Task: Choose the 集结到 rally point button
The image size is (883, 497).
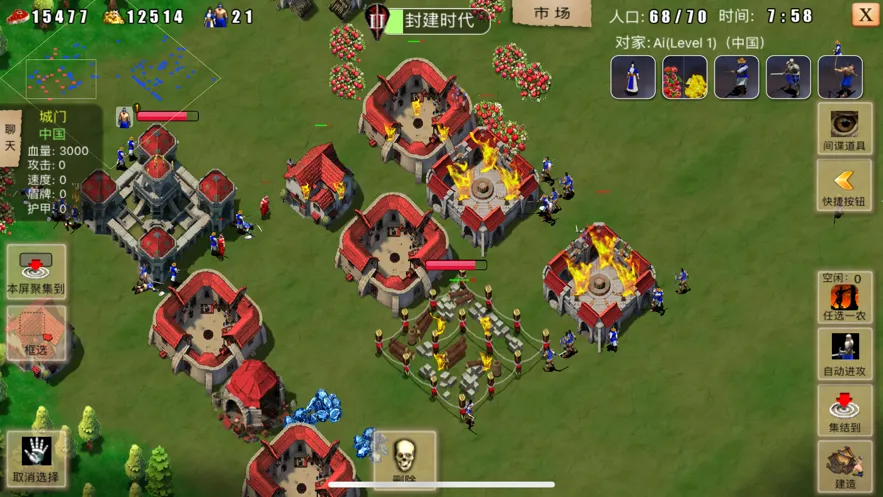Action: pyautogui.click(x=844, y=410)
